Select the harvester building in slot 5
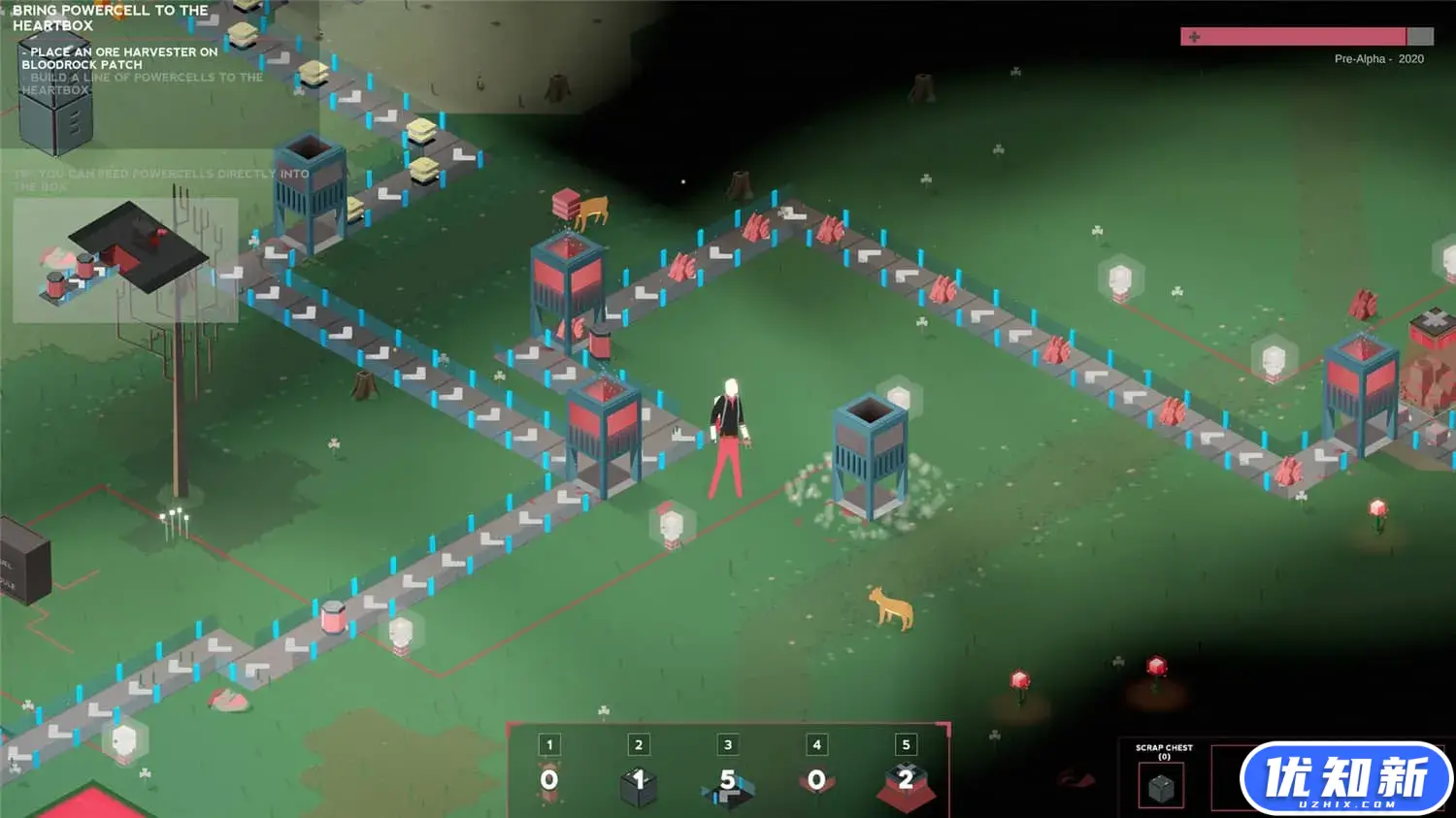Viewport: 1456px width, 818px height. tap(906, 783)
